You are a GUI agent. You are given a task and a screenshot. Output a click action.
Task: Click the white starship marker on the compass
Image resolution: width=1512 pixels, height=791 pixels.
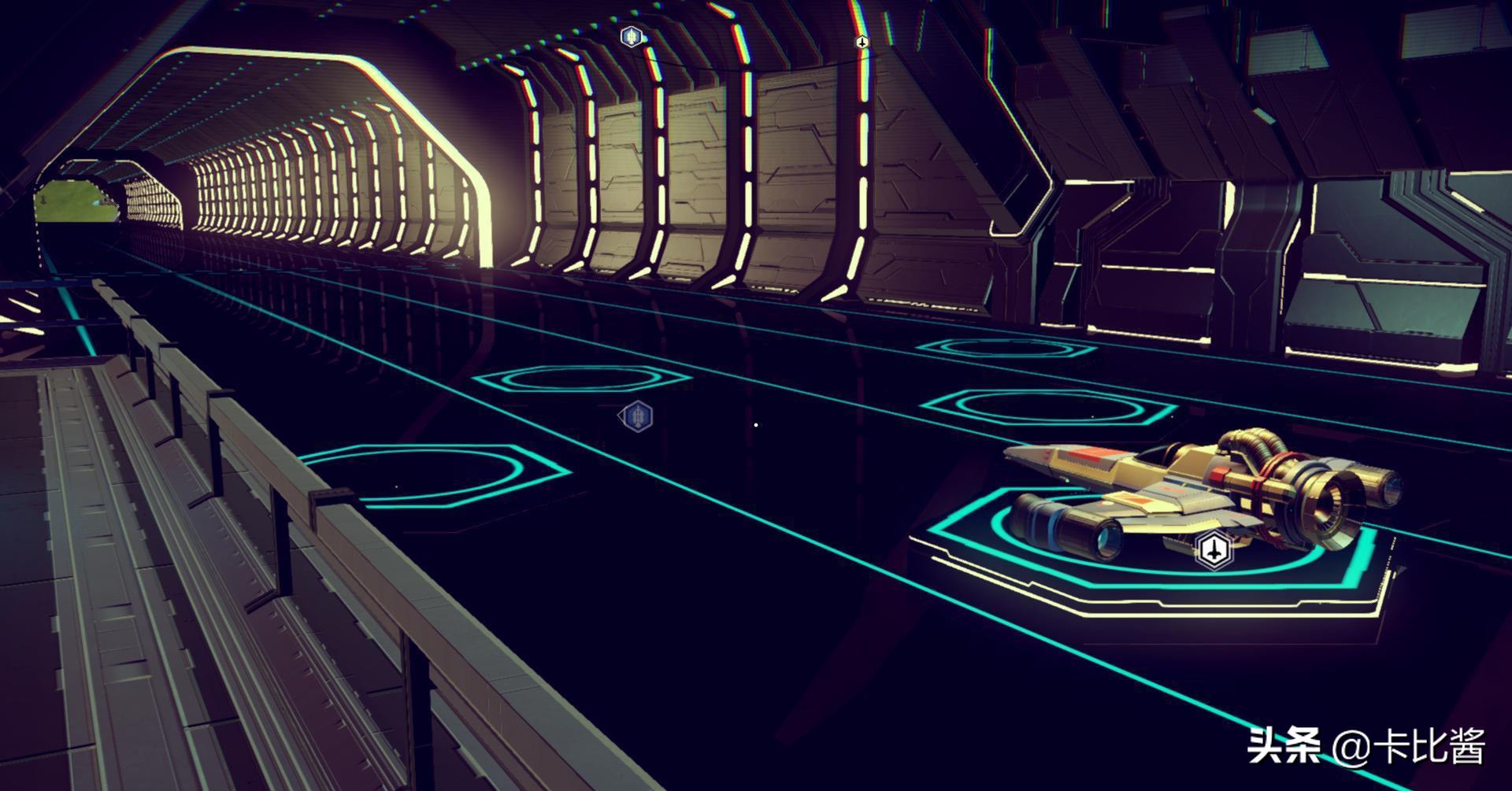tap(862, 42)
